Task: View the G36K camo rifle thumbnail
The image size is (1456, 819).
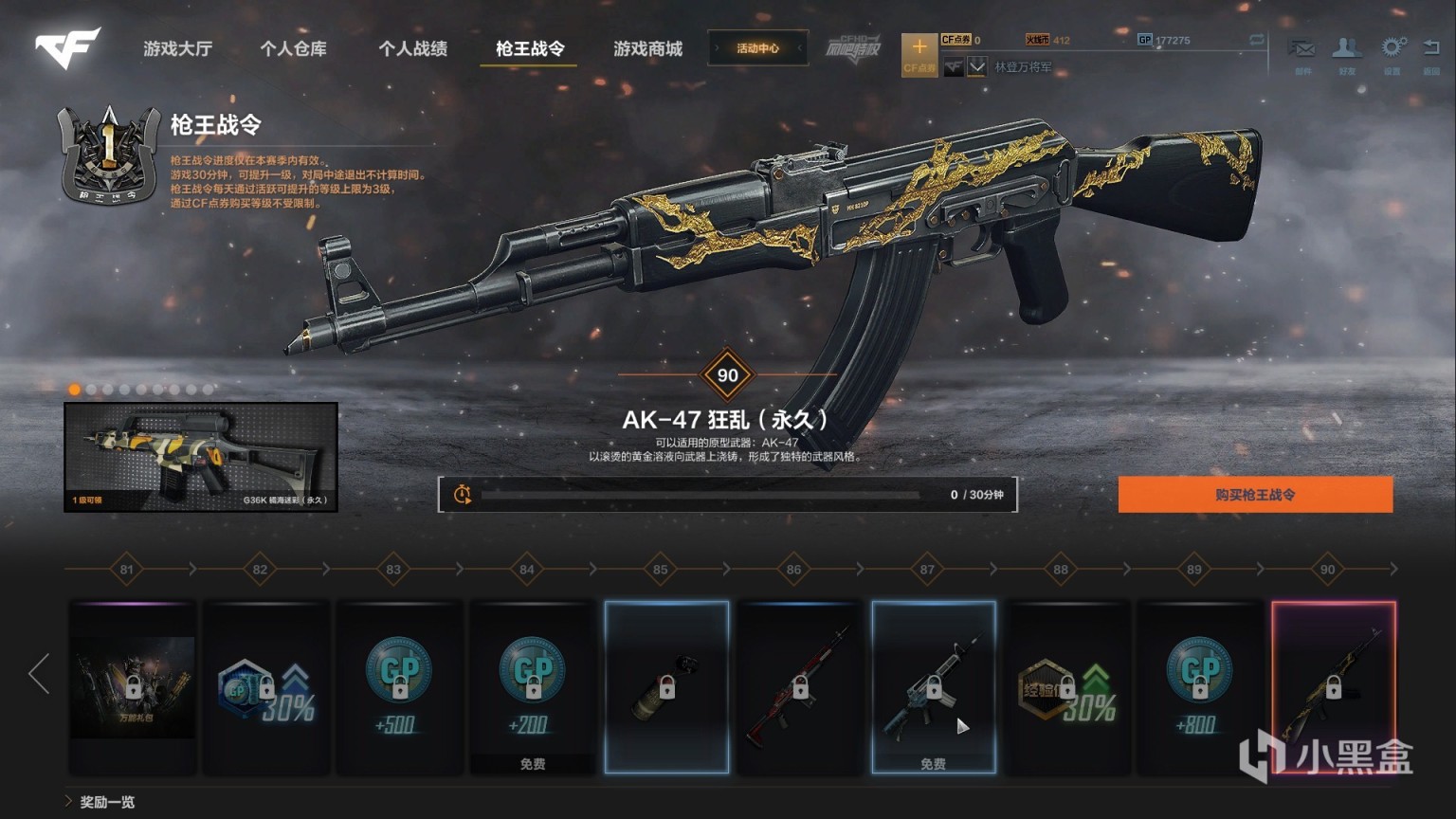Action: point(201,457)
